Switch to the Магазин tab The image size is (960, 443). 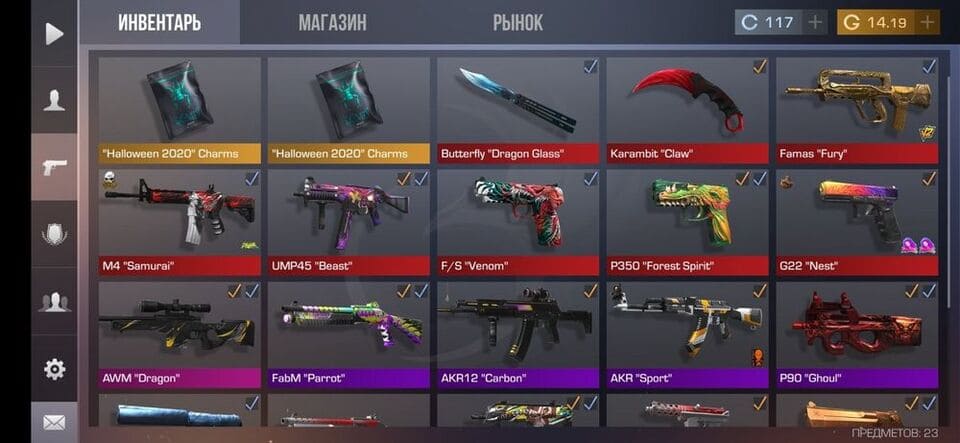point(332,22)
